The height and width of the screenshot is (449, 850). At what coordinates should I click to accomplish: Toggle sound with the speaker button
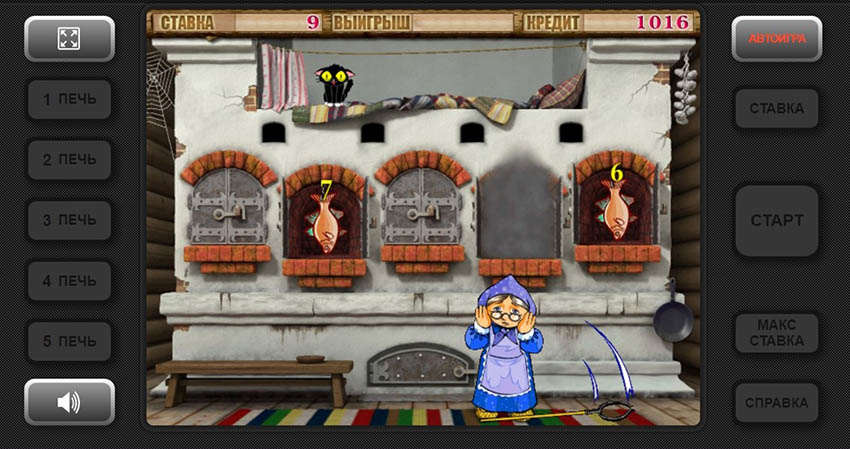click(69, 402)
